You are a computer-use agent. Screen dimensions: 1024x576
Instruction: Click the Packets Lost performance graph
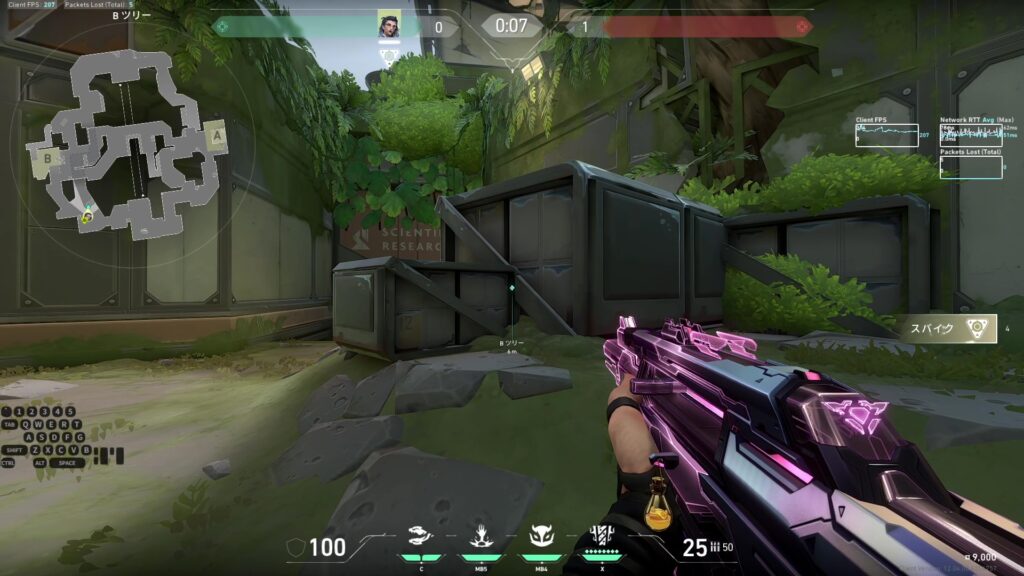coord(971,166)
